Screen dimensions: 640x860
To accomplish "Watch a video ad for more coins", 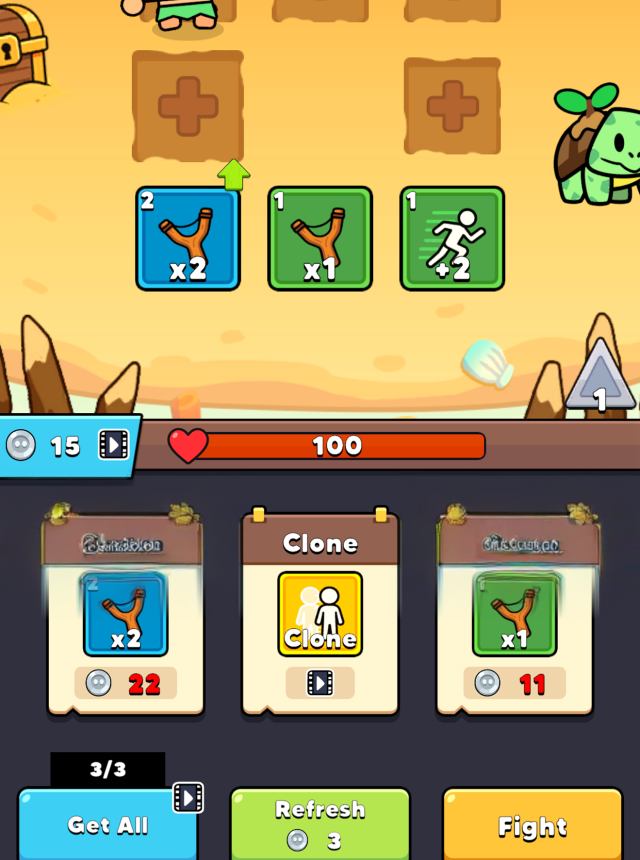I will click(114, 444).
